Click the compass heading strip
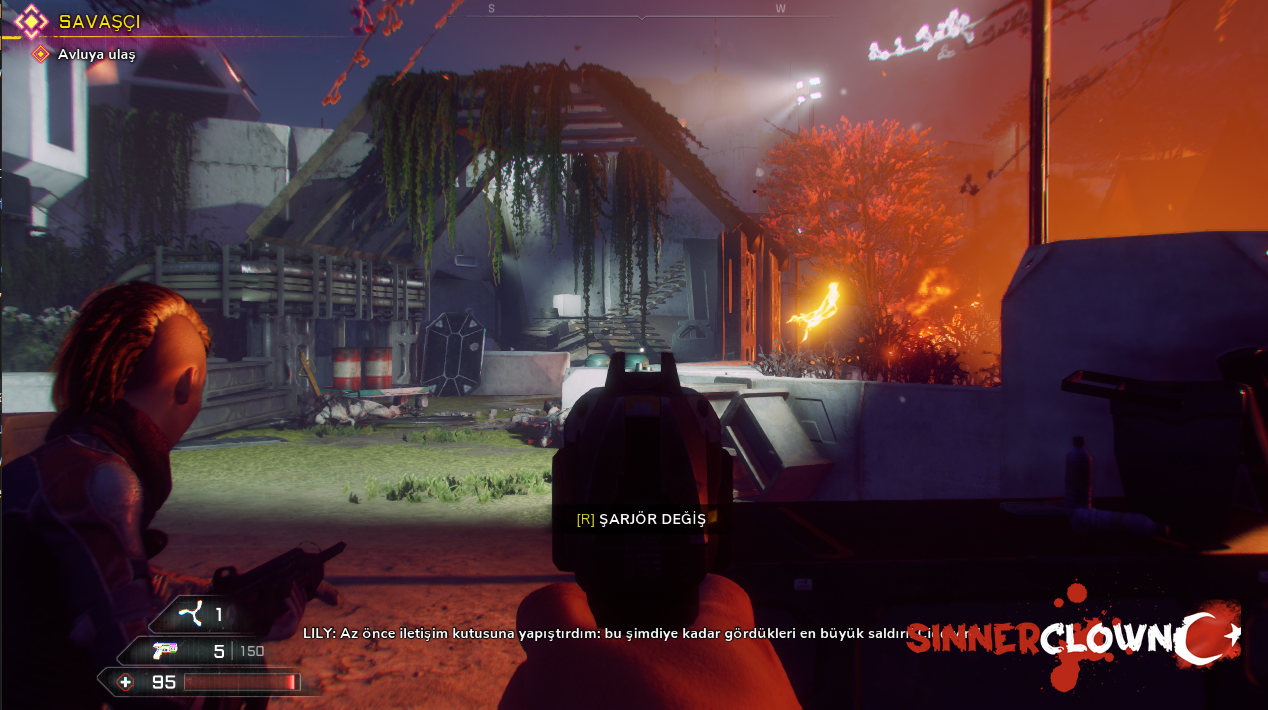 tap(640, 11)
